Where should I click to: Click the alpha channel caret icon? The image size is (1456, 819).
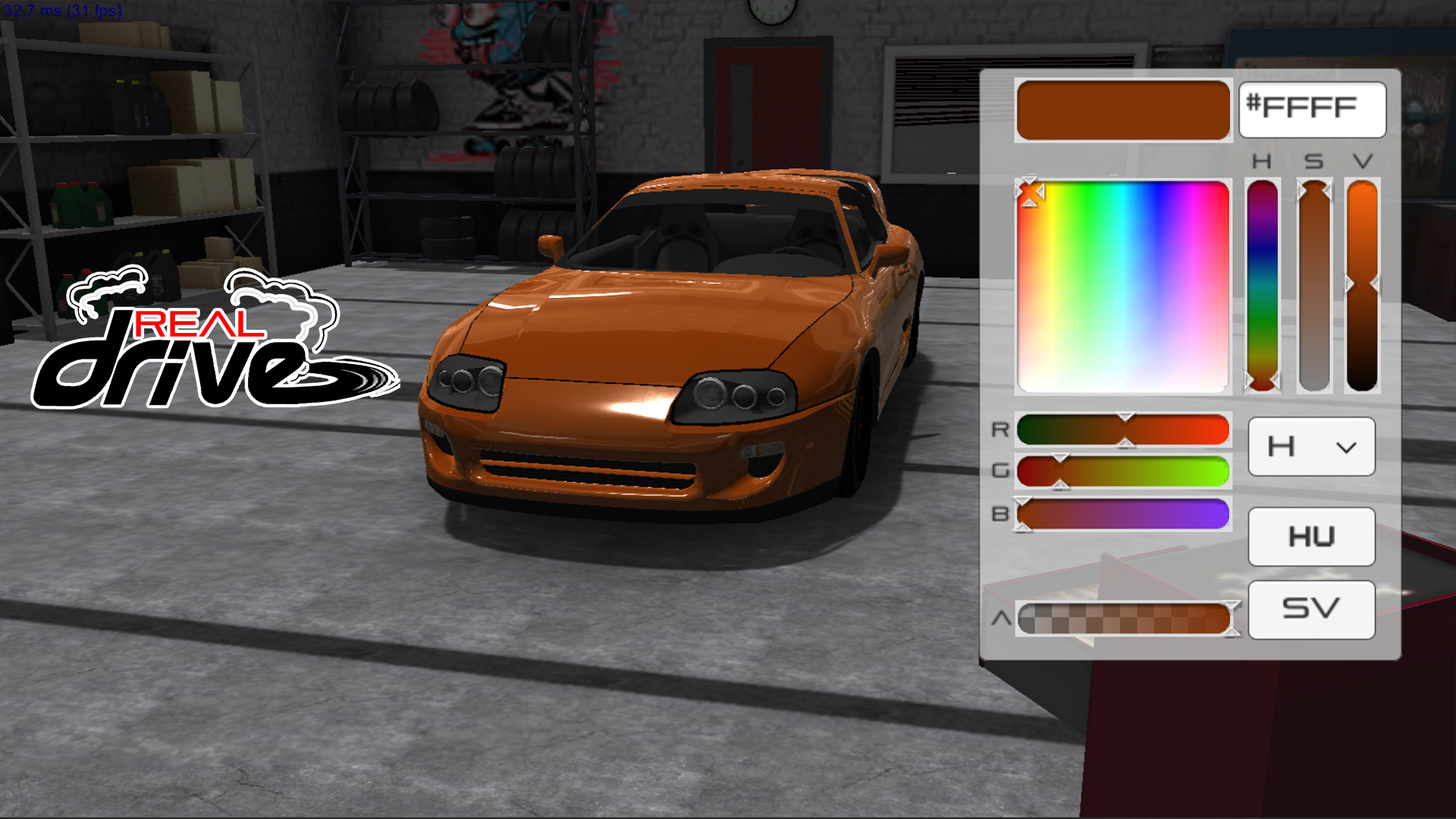coord(1003,617)
